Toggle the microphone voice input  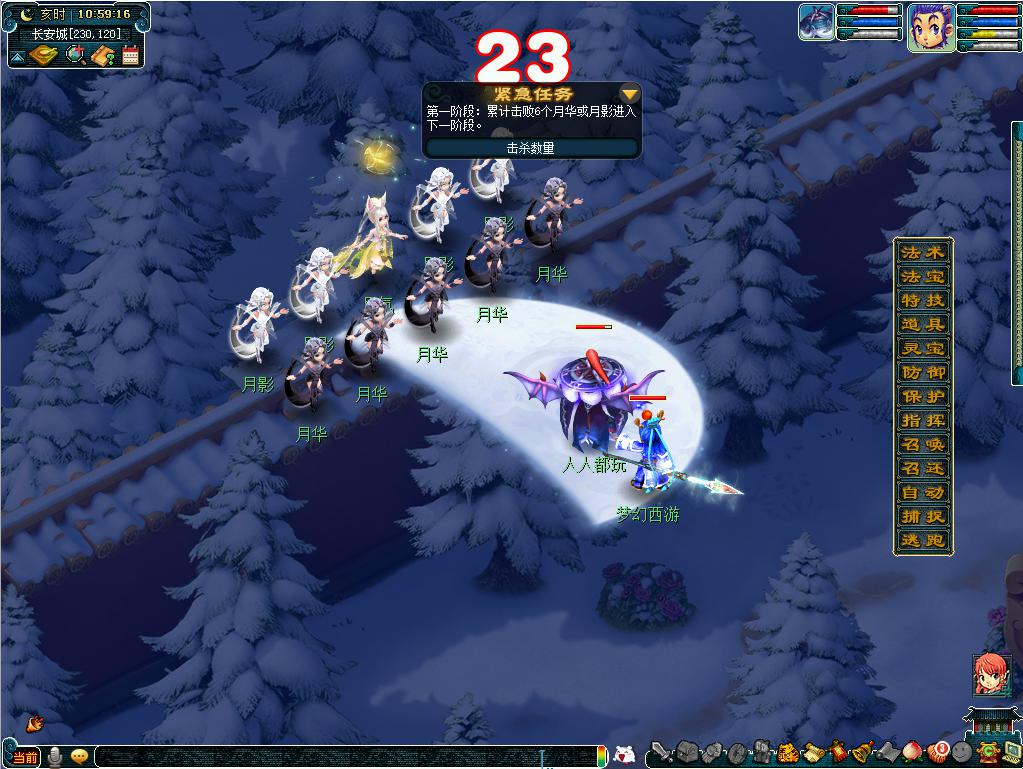pyautogui.click(x=55, y=757)
